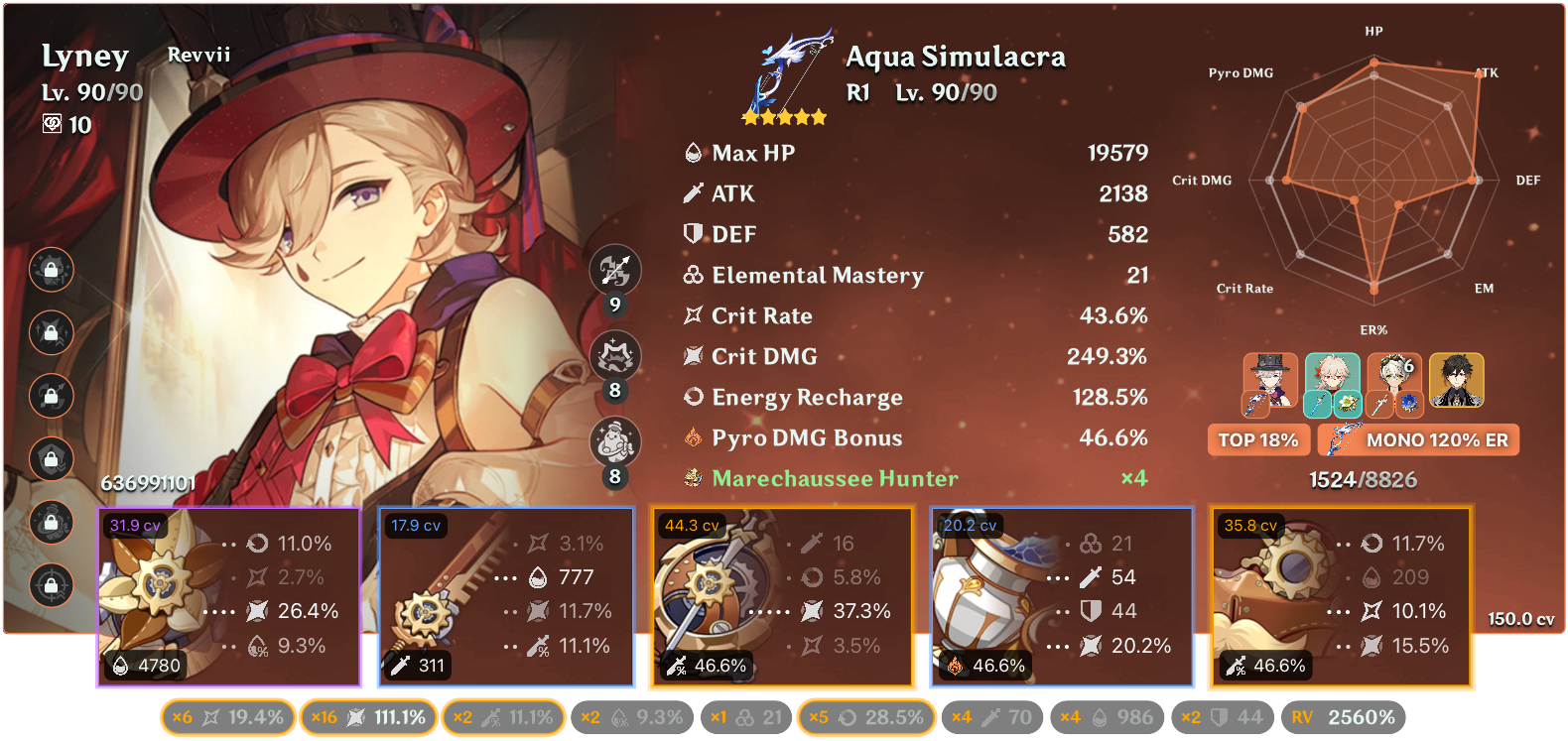
Task: Select the Elemental Mastery stat icon
Action: pyautogui.click(x=693, y=275)
